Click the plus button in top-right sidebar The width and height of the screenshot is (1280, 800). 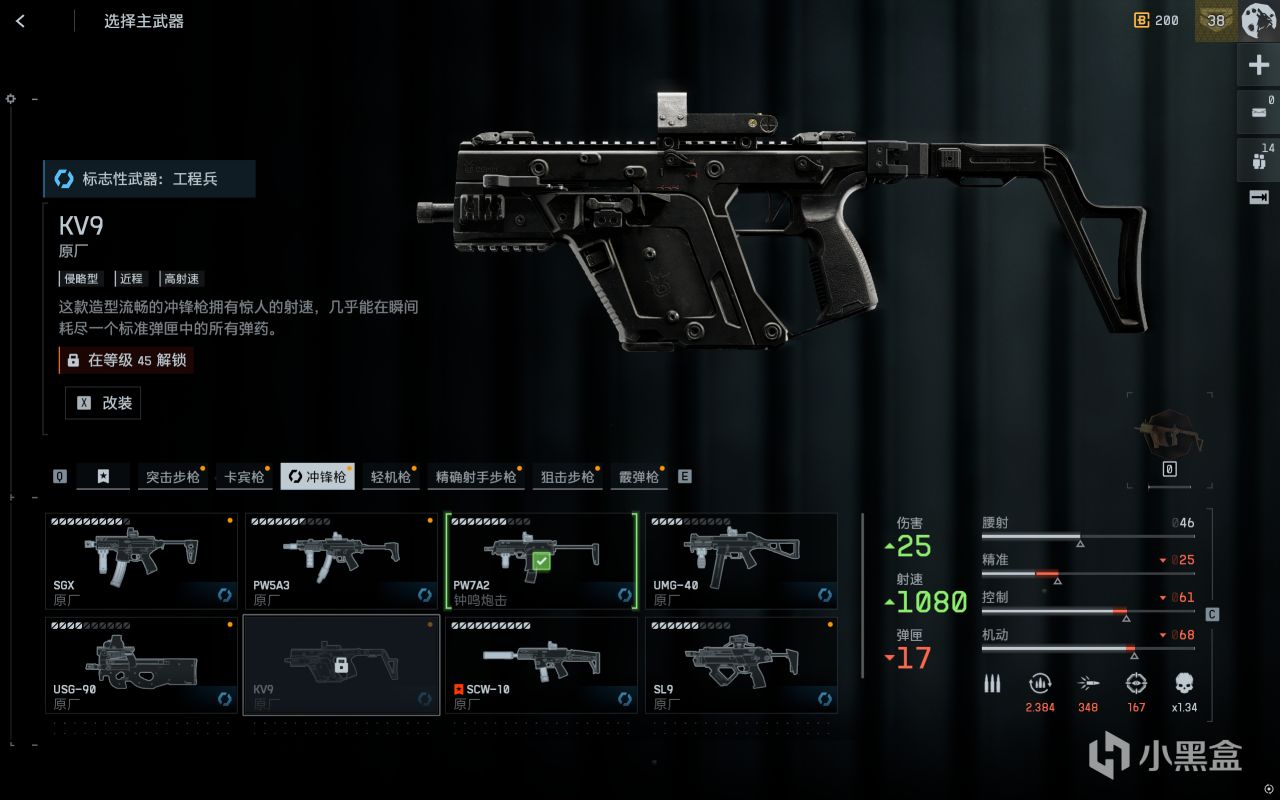(1258, 66)
